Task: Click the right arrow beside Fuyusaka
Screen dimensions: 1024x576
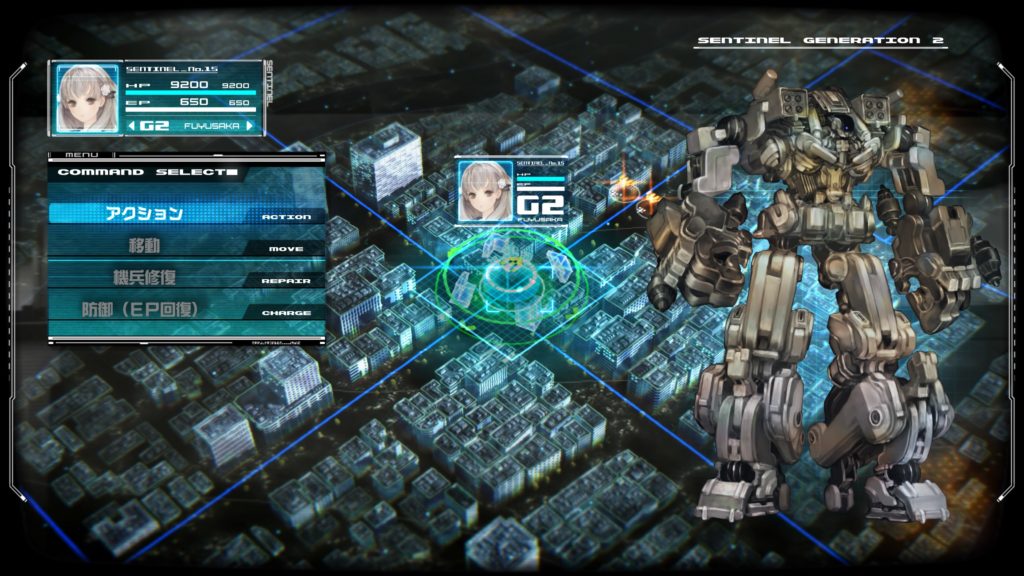Action: (251, 126)
